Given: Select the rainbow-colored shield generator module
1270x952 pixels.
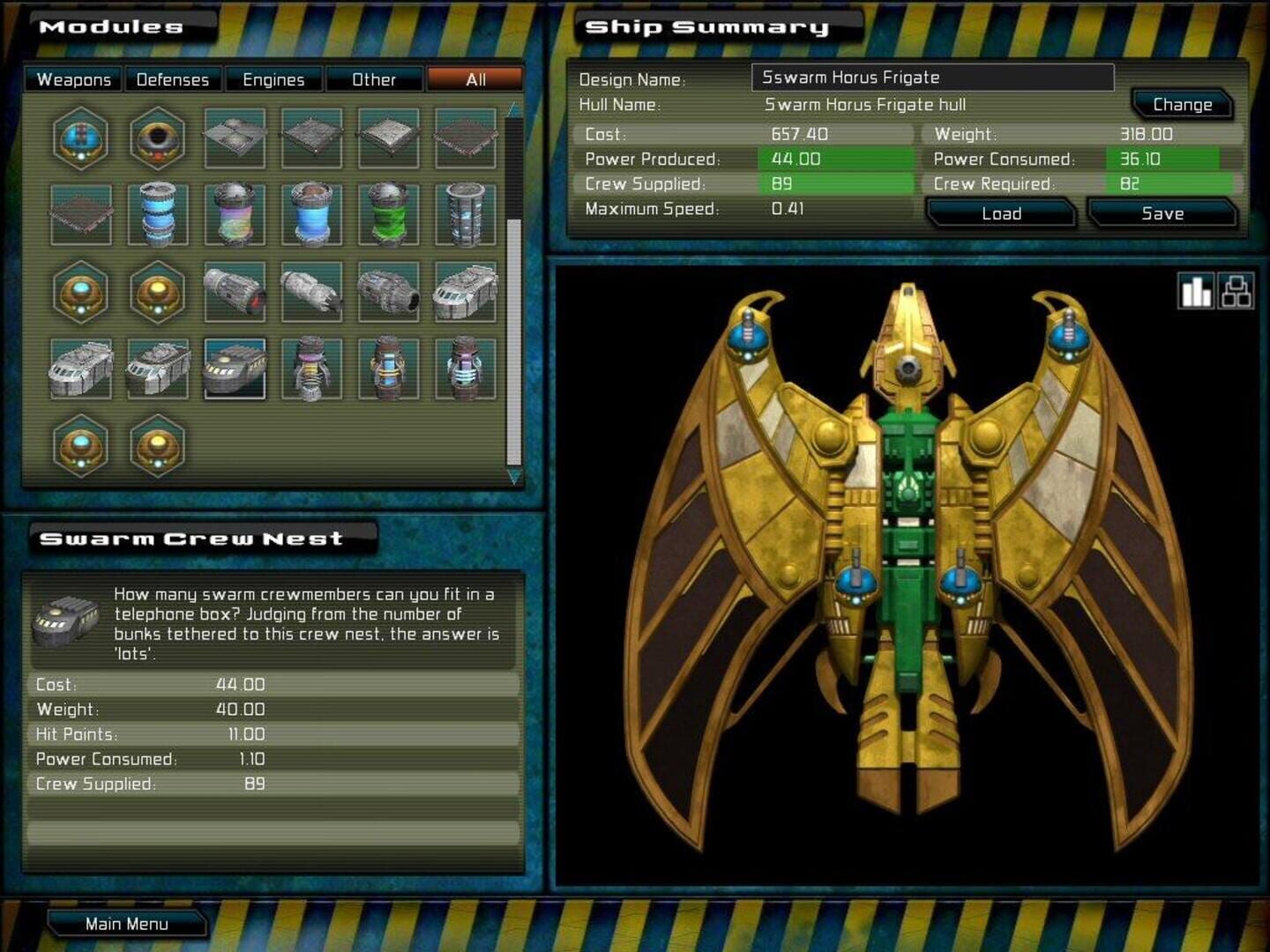Looking at the screenshot, I should click(235, 214).
